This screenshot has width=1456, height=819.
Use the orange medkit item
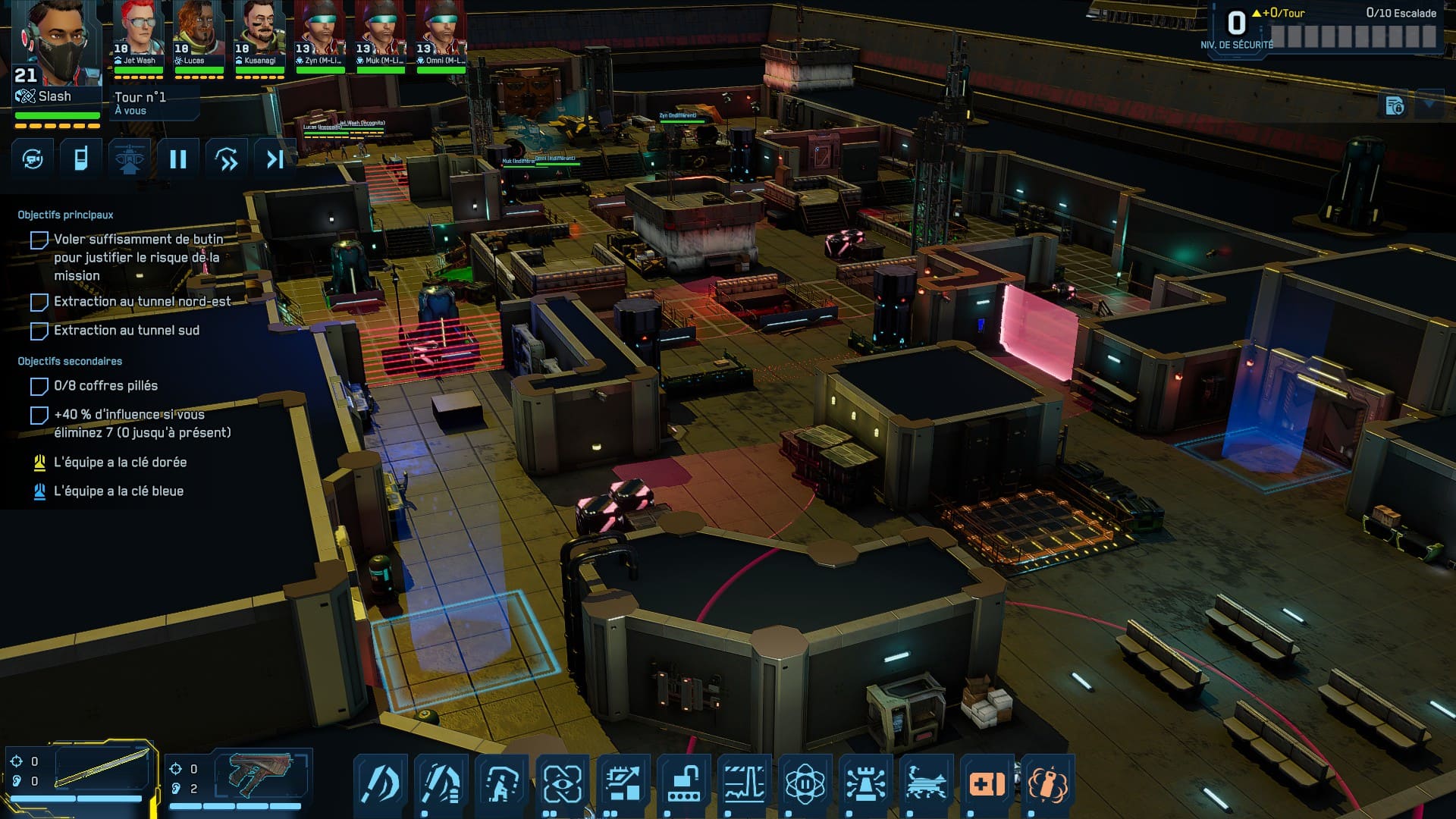987,783
